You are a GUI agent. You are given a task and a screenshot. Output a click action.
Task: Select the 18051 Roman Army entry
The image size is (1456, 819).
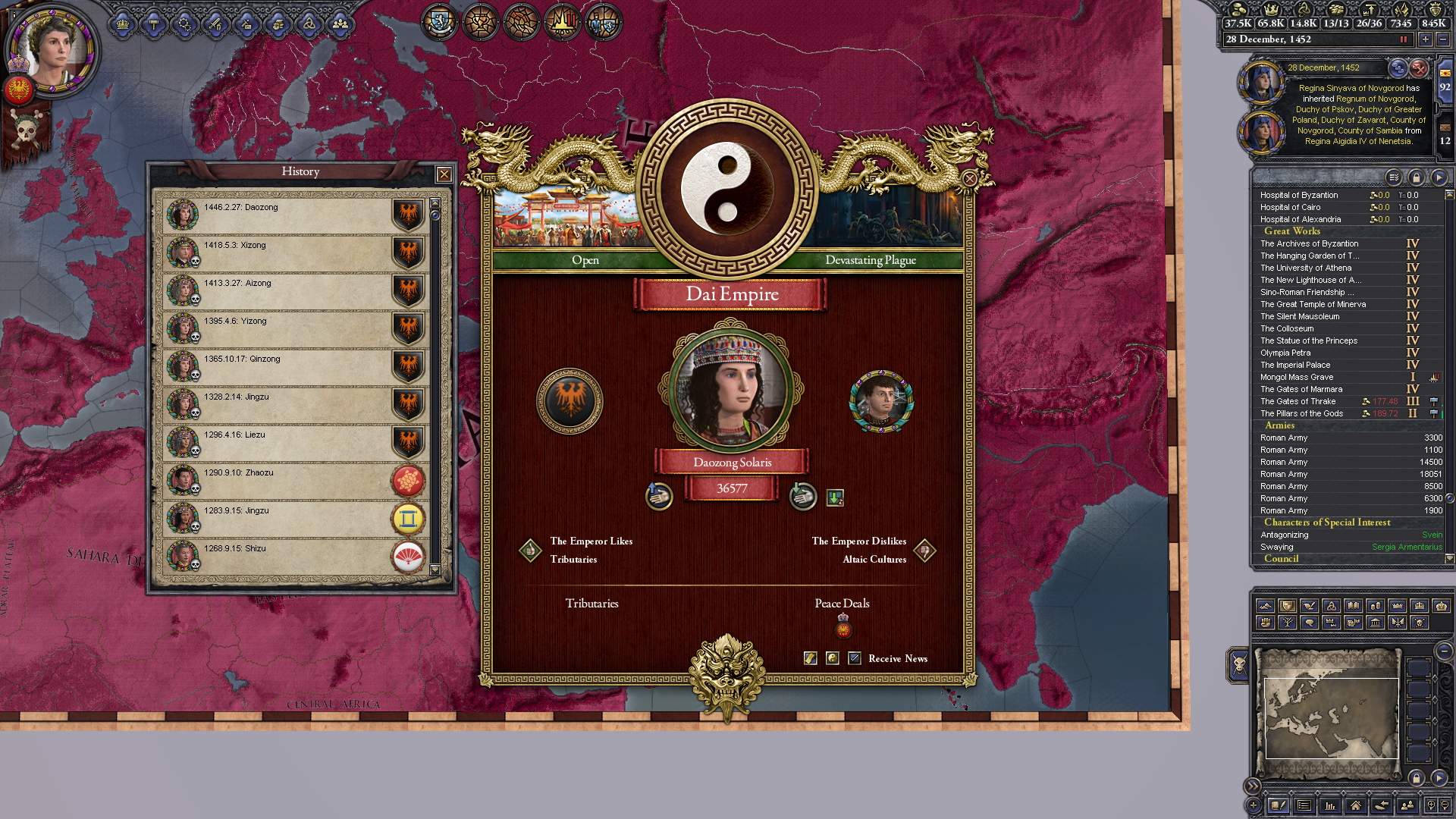1350,474
